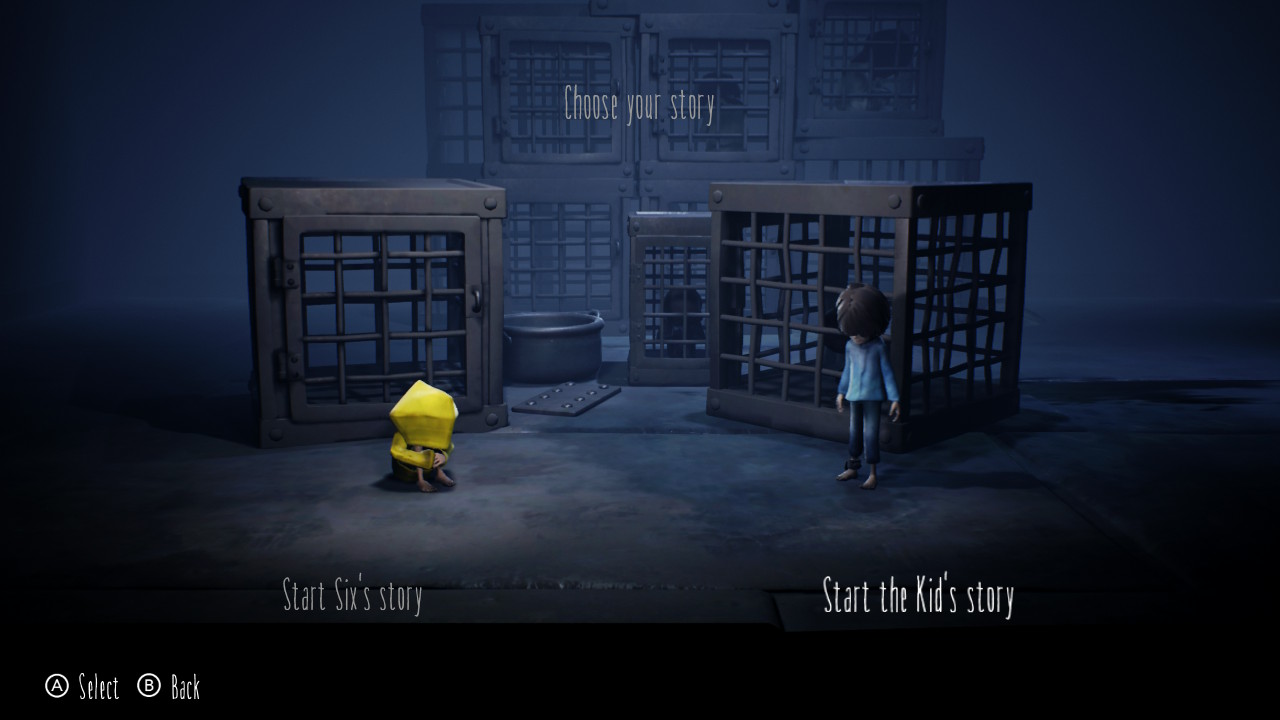Select the circled B button icon
Image resolution: width=1280 pixels, height=720 pixels.
coord(151,688)
